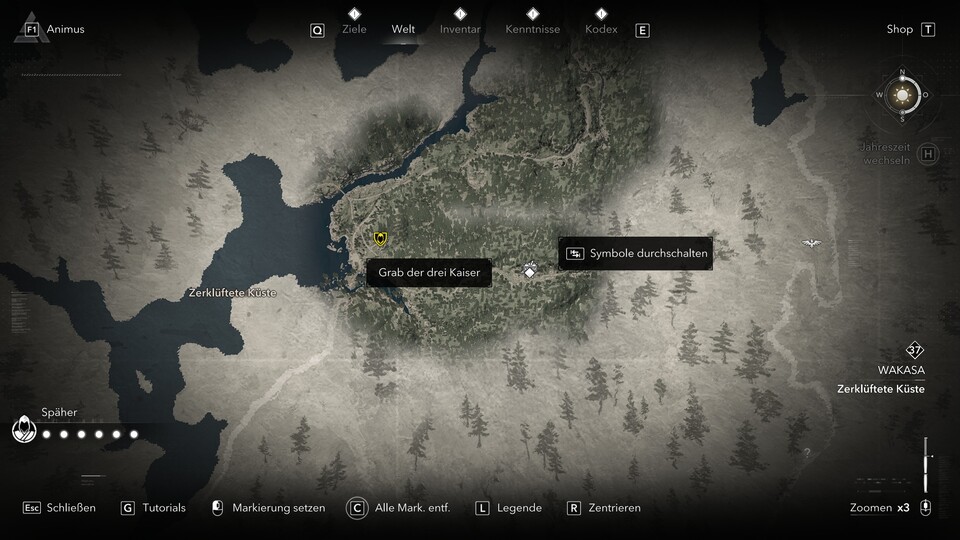Choose Symbole durchschalten
This screenshot has height=540, width=960.
pos(636,253)
